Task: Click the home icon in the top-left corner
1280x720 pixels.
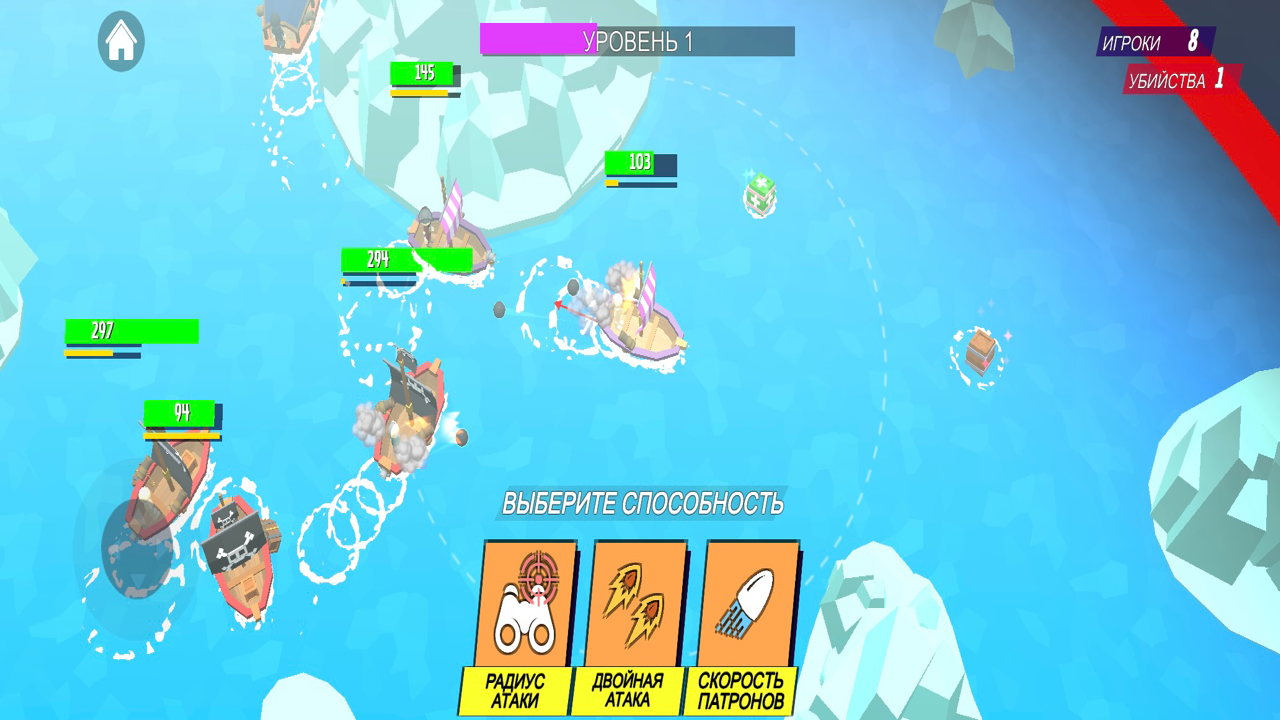Action: click(121, 42)
